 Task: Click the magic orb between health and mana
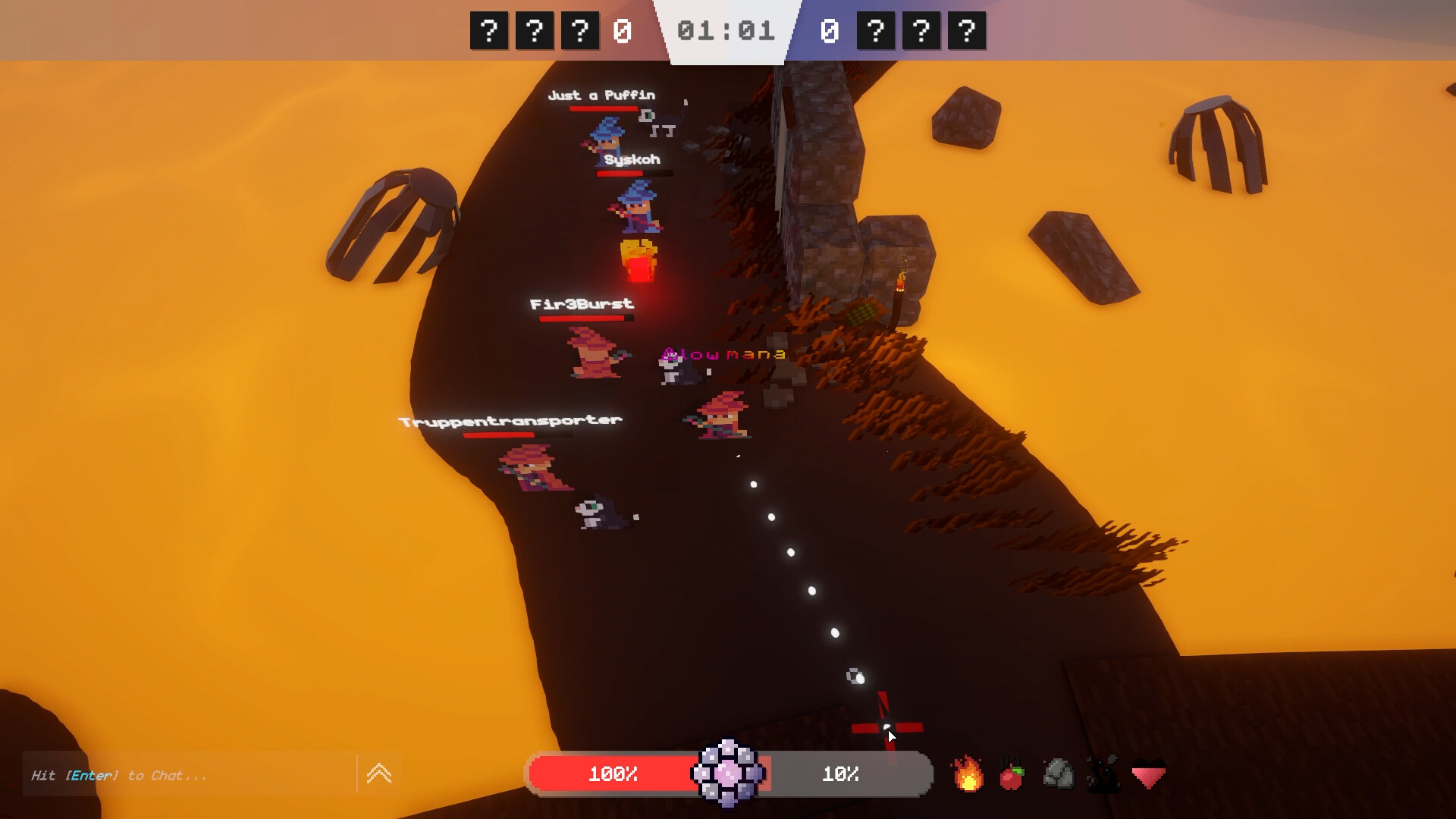coord(729,775)
